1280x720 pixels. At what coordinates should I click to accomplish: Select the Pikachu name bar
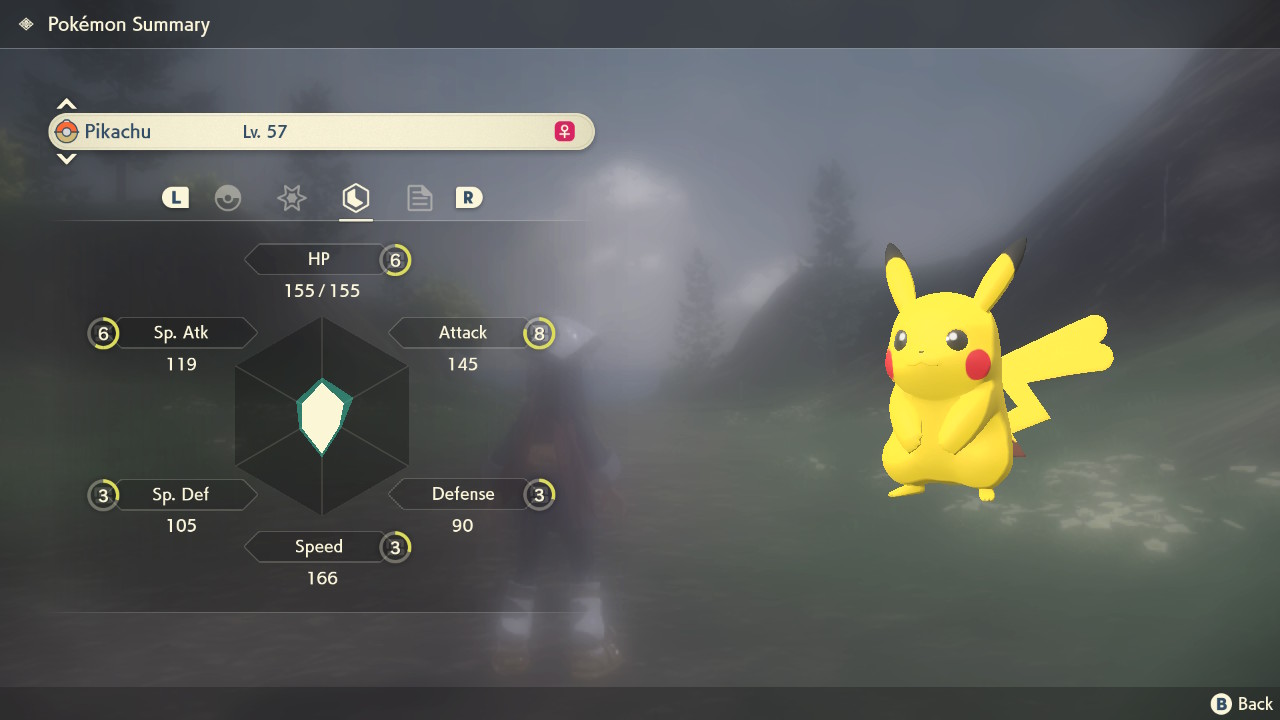click(x=321, y=131)
